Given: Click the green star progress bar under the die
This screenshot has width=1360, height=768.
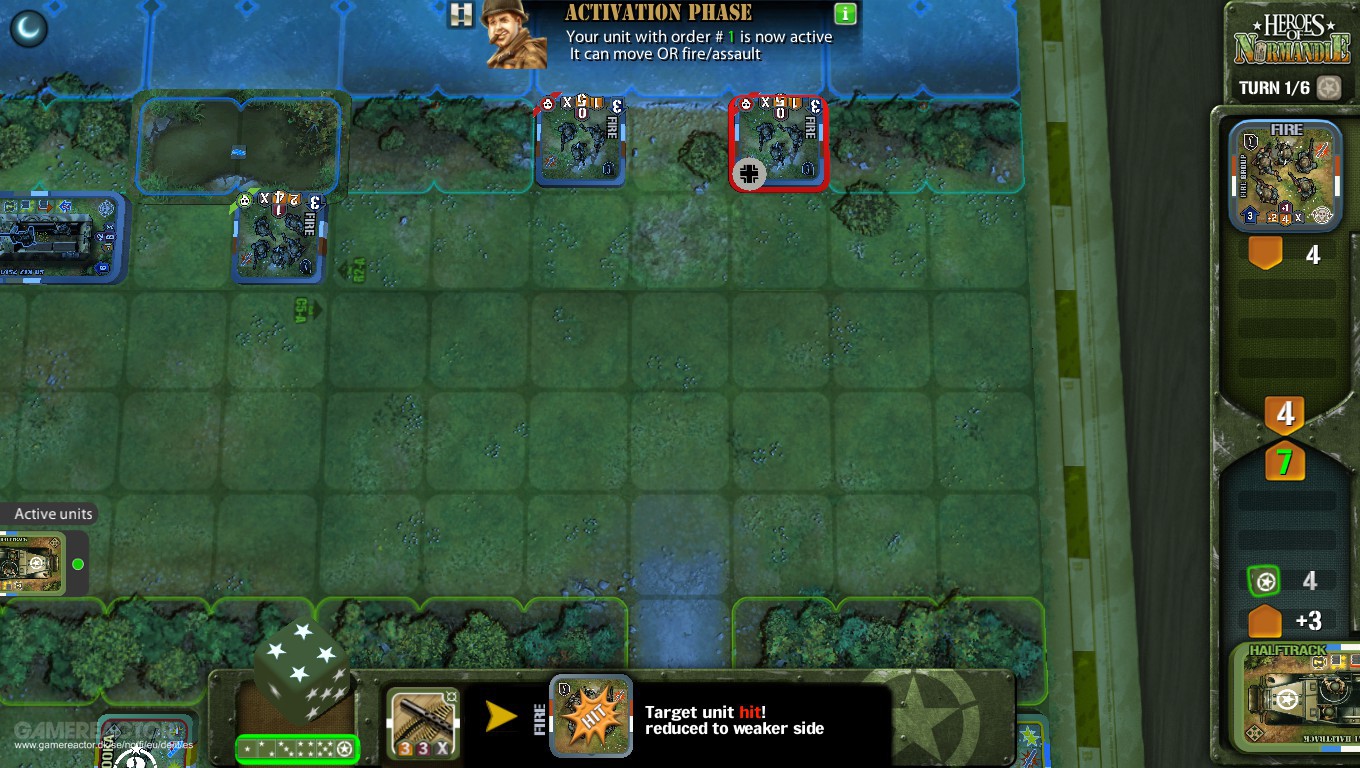Looking at the screenshot, I should click(297, 748).
